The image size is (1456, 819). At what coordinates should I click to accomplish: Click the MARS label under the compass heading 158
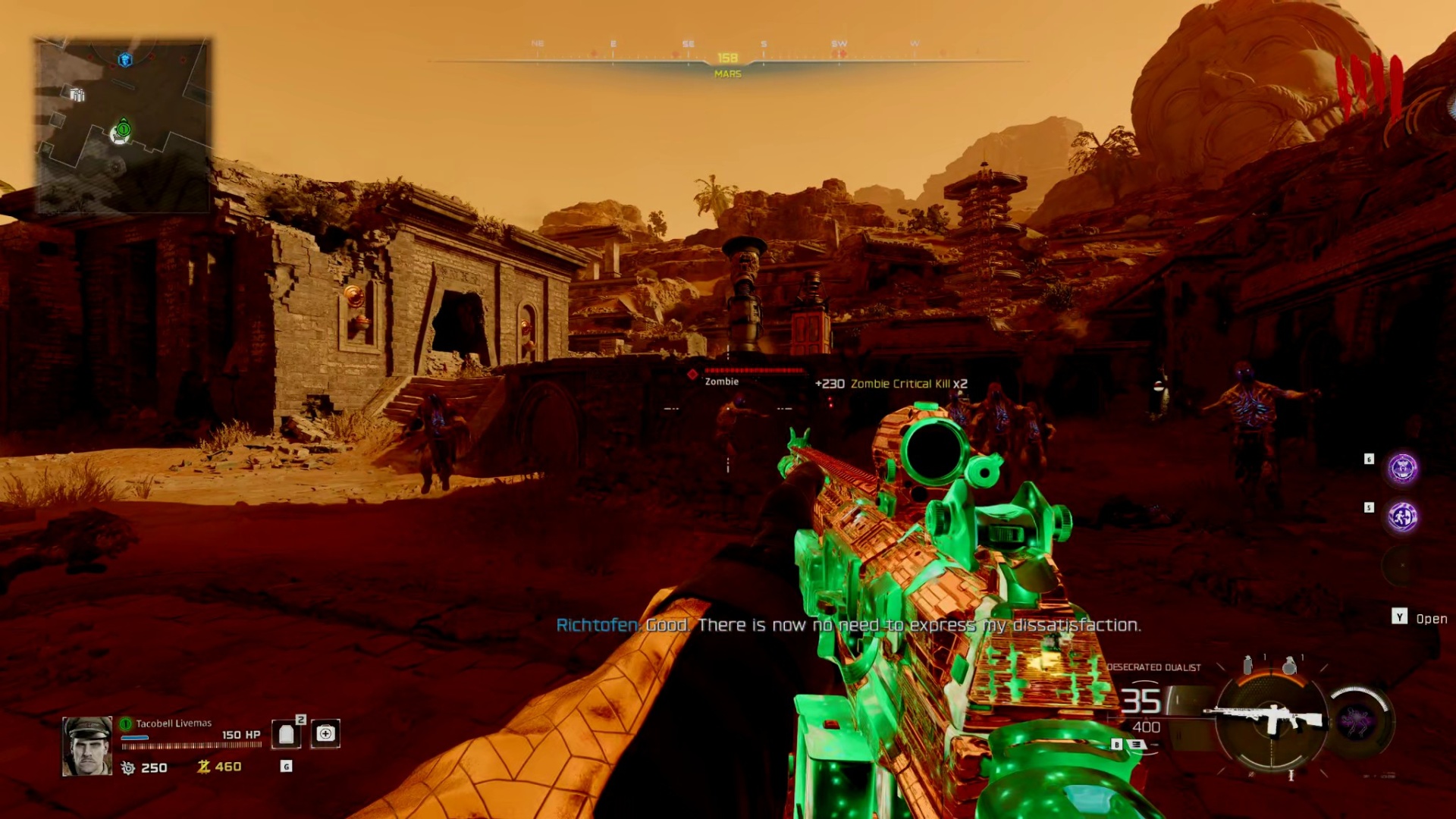click(726, 74)
